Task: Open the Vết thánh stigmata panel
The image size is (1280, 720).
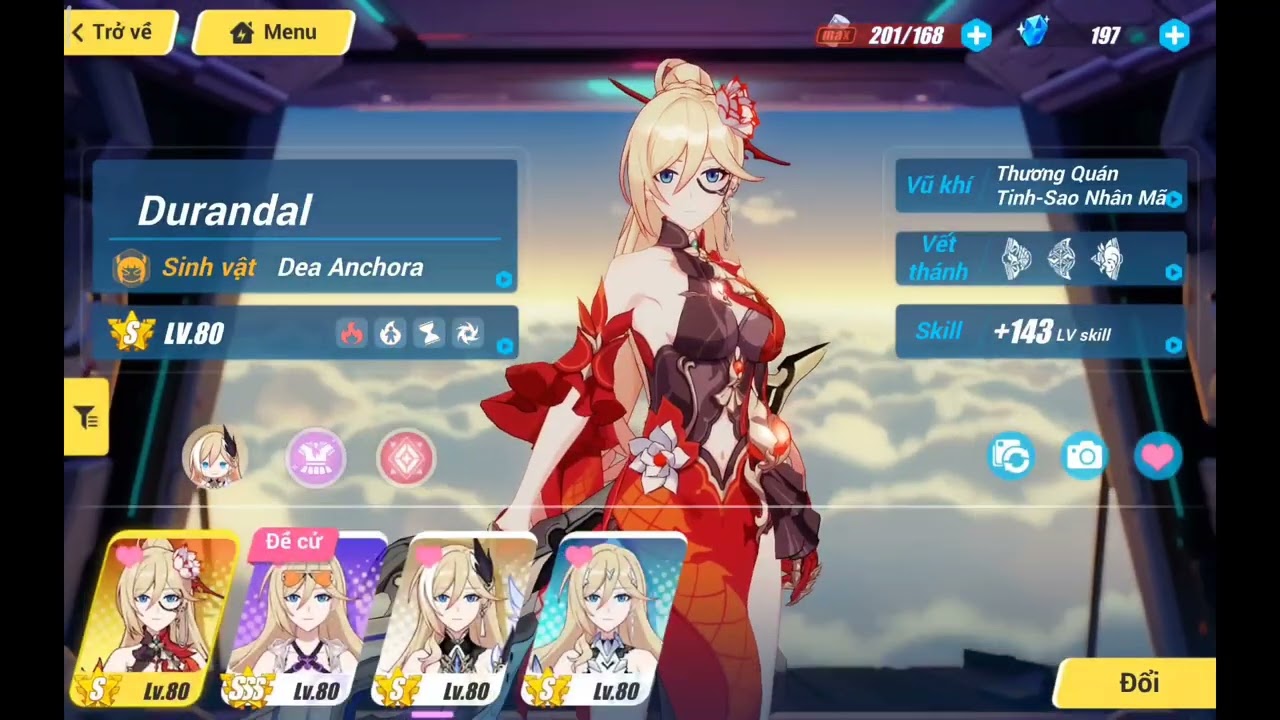Action: click(x=1040, y=259)
